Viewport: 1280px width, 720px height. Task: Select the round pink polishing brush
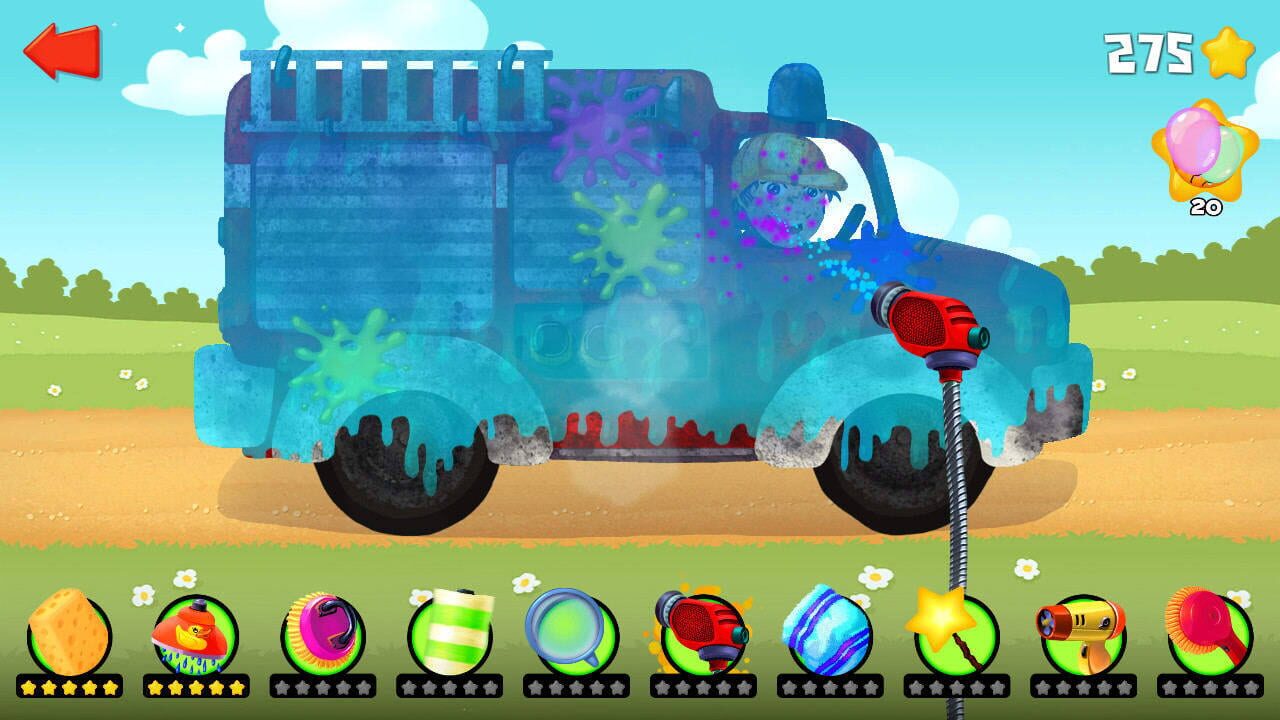1212,632
